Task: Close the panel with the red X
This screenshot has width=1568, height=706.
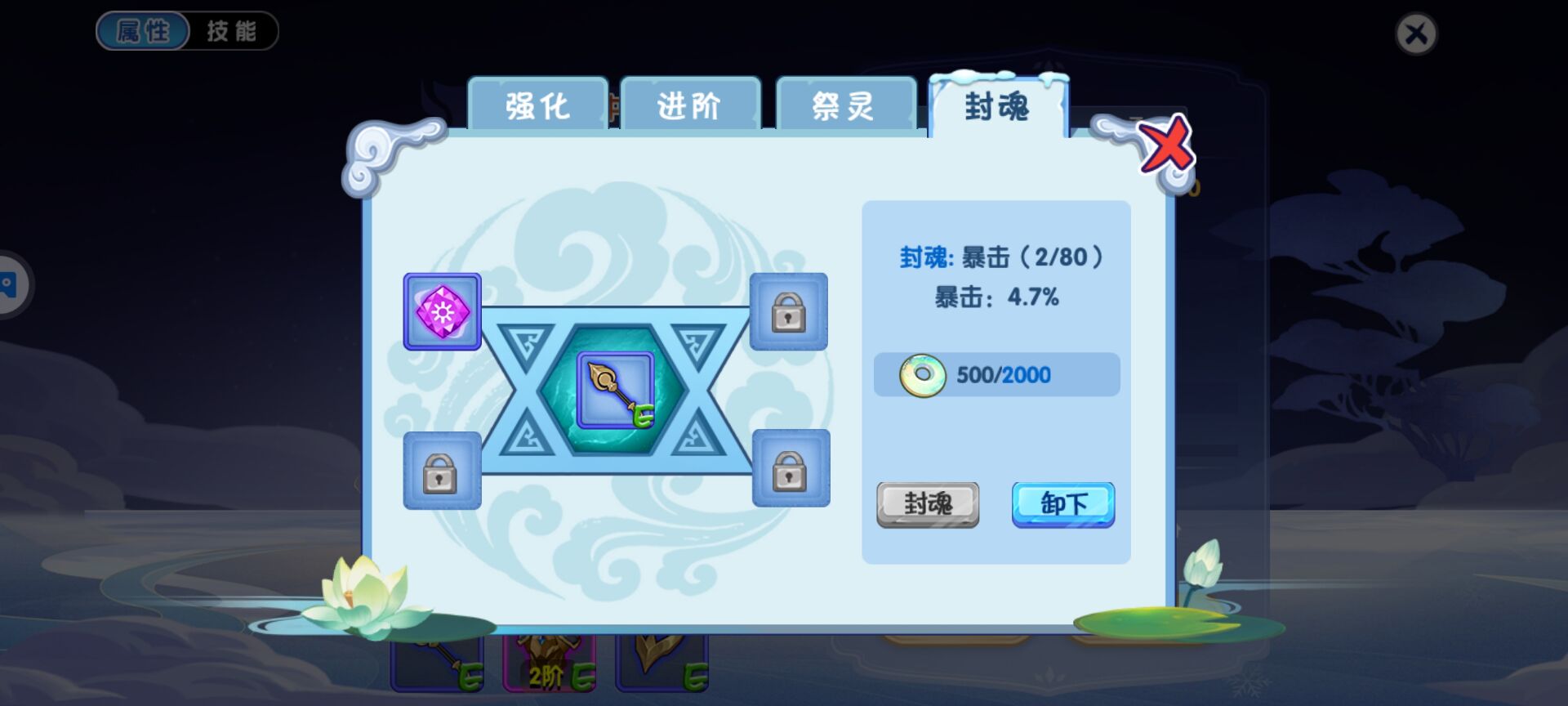Action: click(1167, 145)
